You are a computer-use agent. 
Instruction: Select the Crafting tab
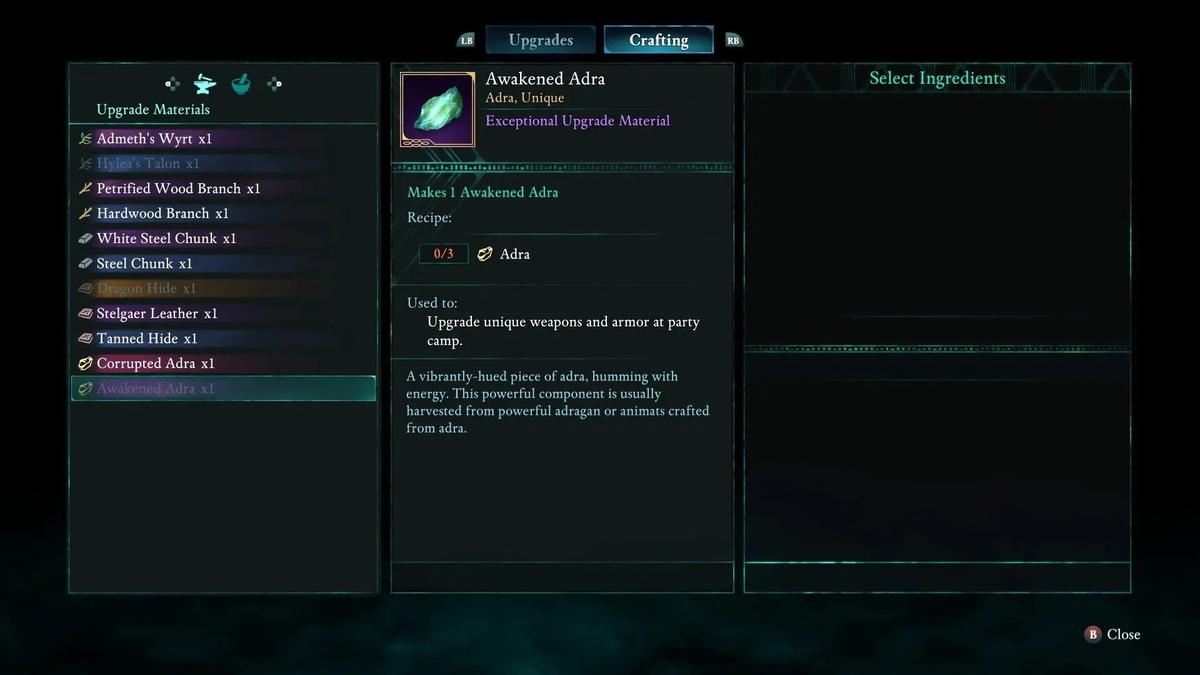[658, 40]
